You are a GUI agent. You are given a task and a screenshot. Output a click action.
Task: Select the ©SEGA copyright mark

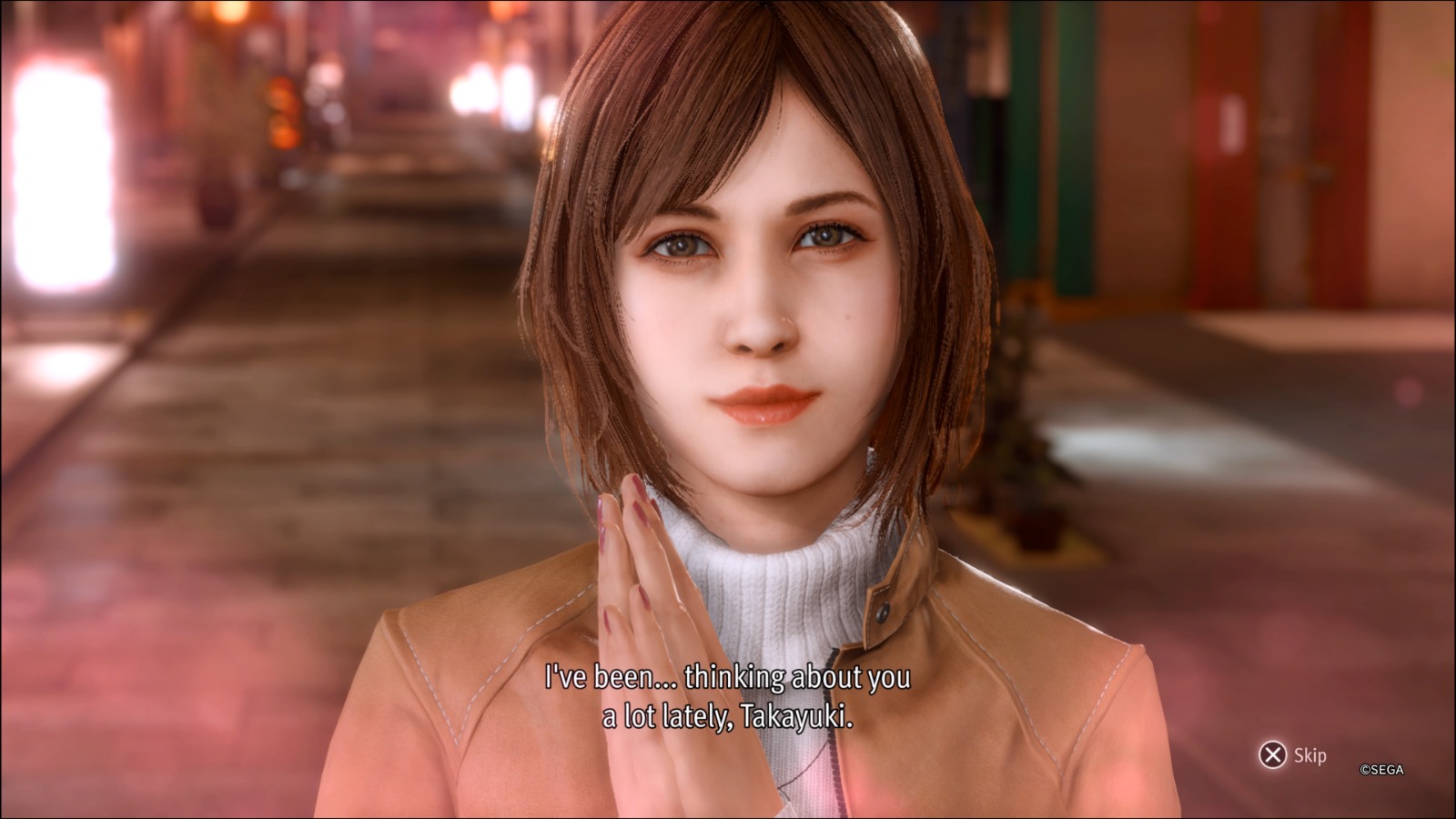coord(1382,769)
